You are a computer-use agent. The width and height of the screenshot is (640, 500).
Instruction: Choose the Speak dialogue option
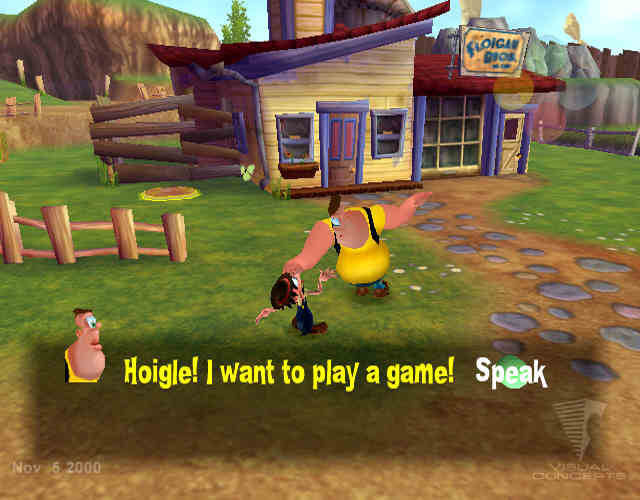511,374
